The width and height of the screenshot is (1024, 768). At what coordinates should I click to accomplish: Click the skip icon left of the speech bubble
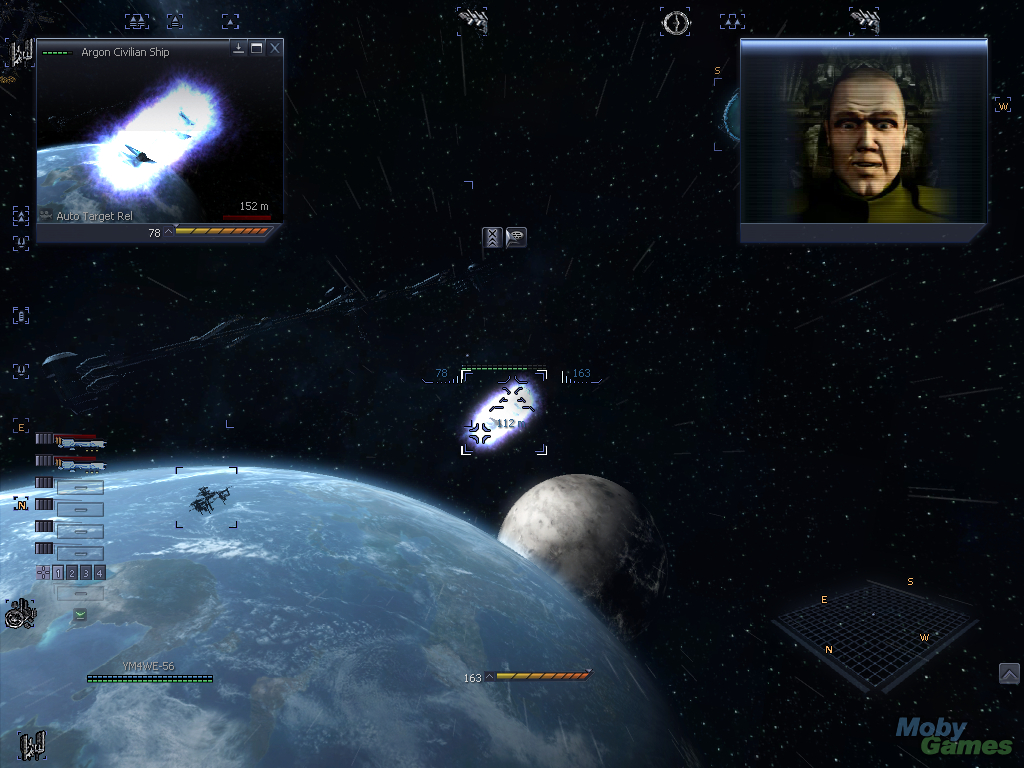pos(492,237)
